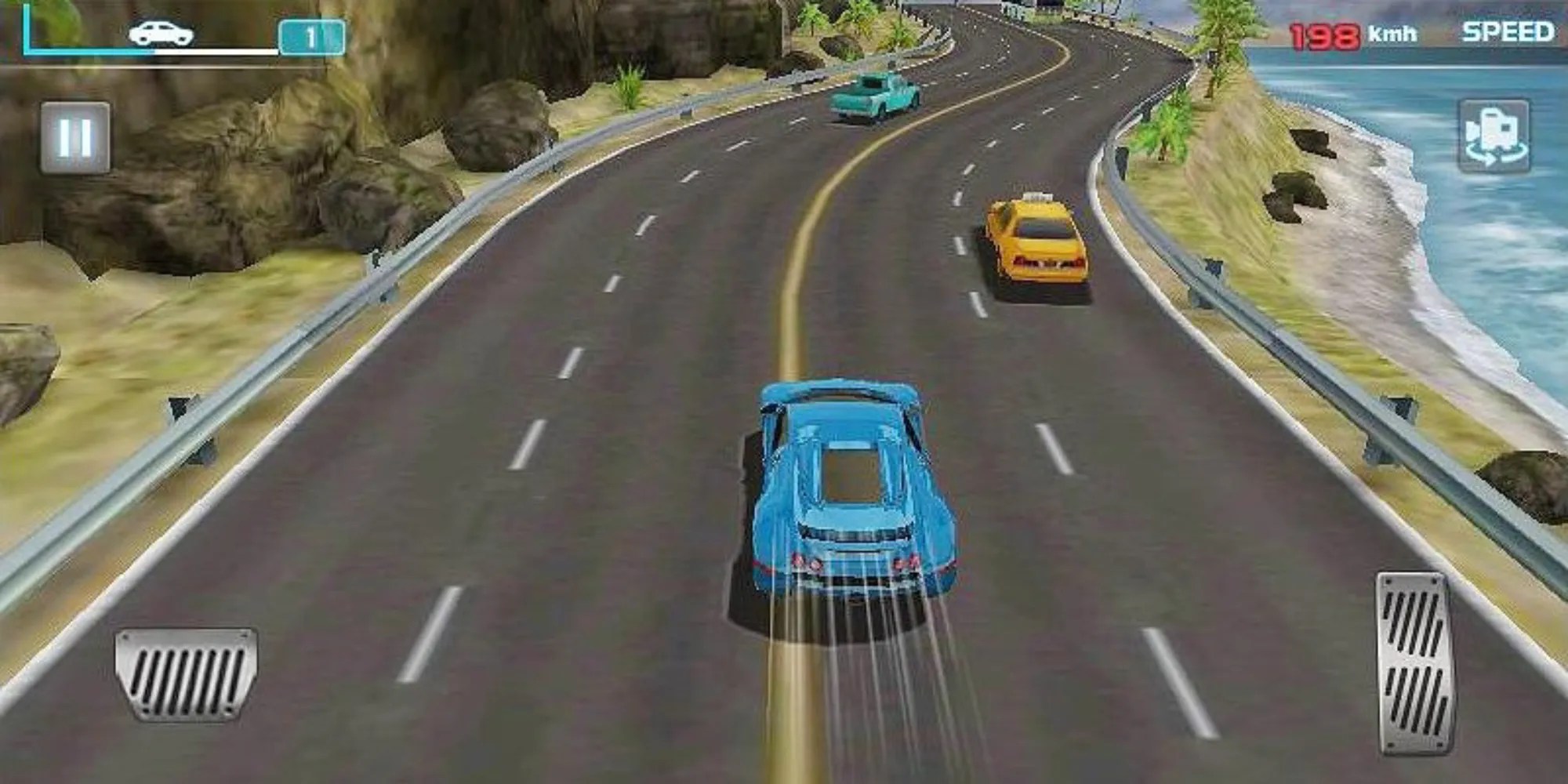Toggle the pause overlay on
Viewport: 1568px width, 784px height.
[74, 137]
